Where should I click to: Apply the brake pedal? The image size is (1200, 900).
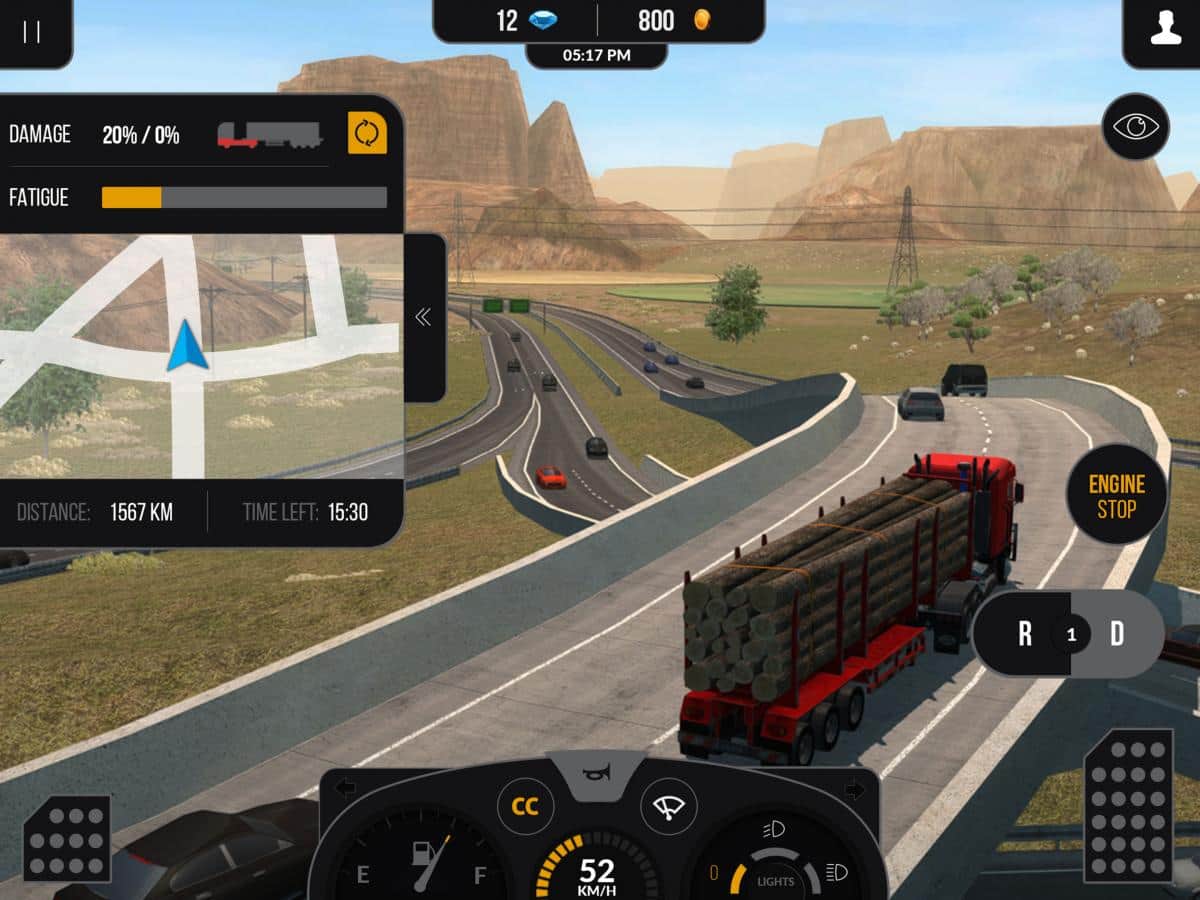click(x=66, y=839)
